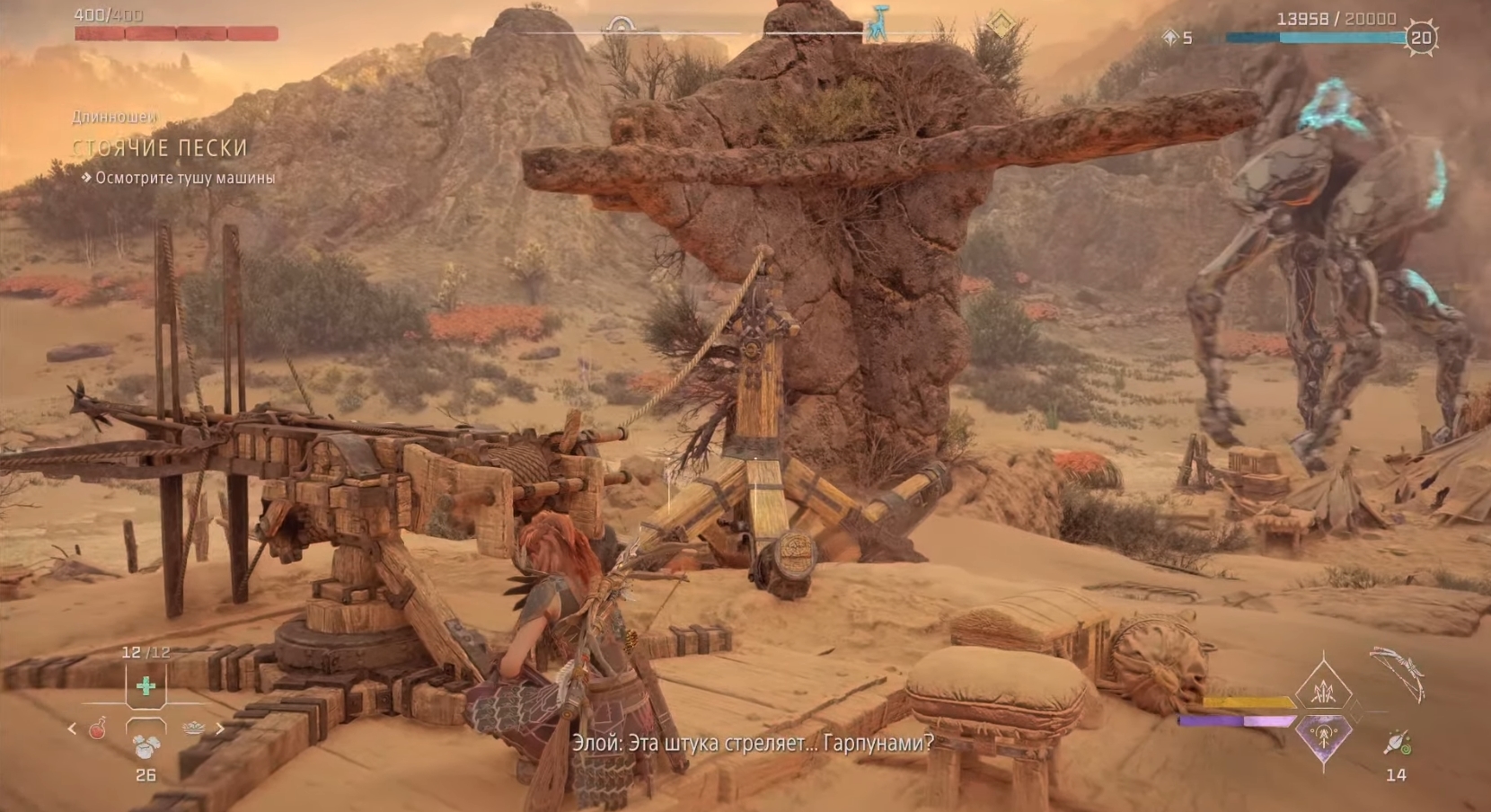This screenshot has width=1491, height=812.
Task: Select the Standing Sands quest tracker
Action: 160,148
